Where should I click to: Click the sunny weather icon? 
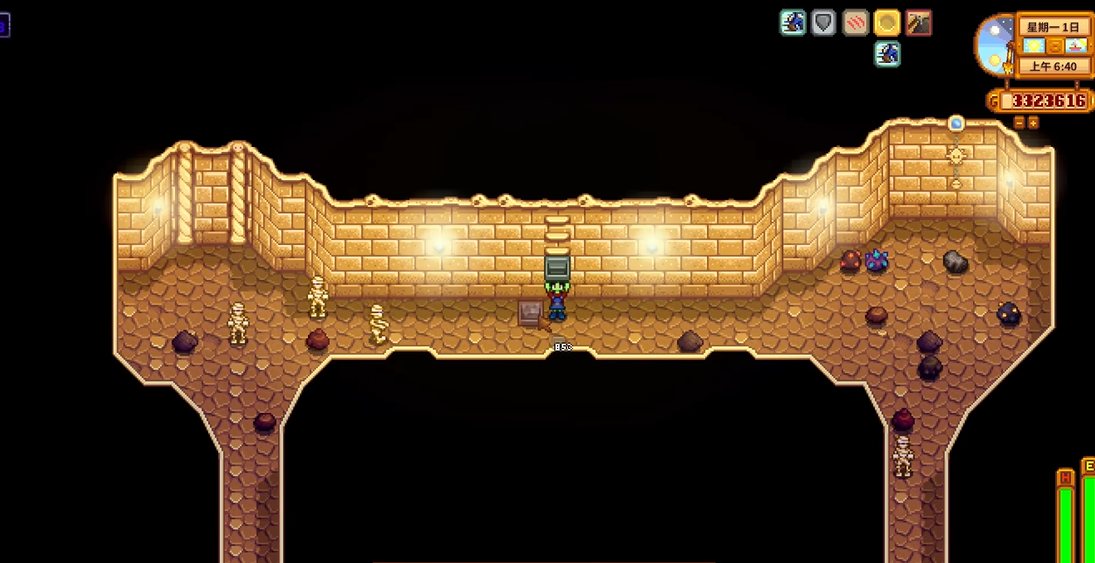tap(1034, 46)
